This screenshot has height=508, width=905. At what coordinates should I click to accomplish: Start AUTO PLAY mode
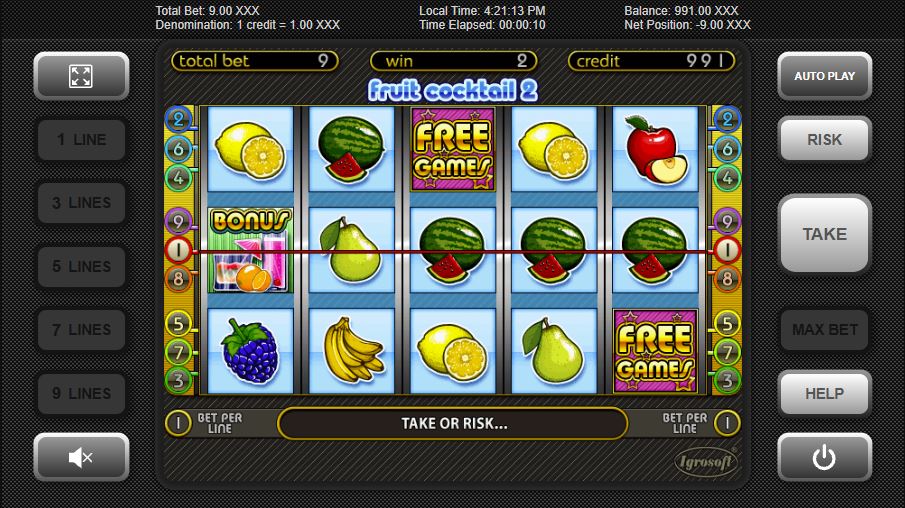click(x=824, y=76)
